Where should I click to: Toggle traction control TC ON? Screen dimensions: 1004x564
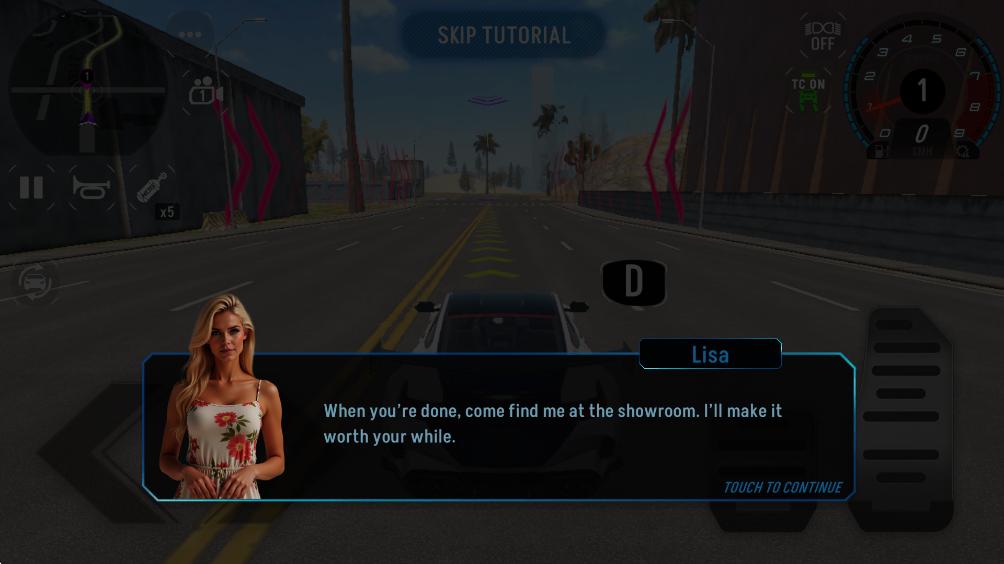[x=808, y=92]
